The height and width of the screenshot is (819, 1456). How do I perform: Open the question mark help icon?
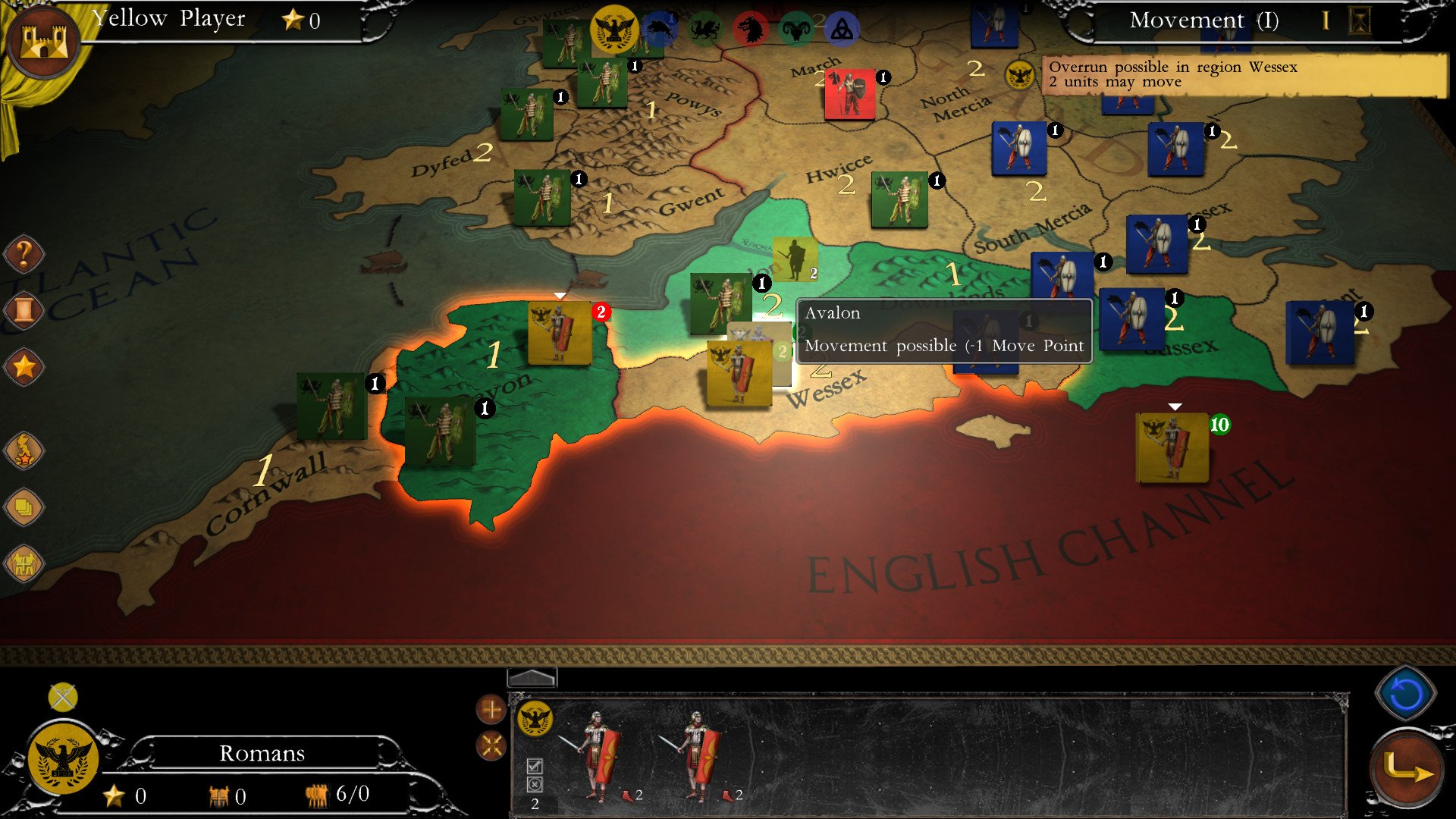pos(24,254)
